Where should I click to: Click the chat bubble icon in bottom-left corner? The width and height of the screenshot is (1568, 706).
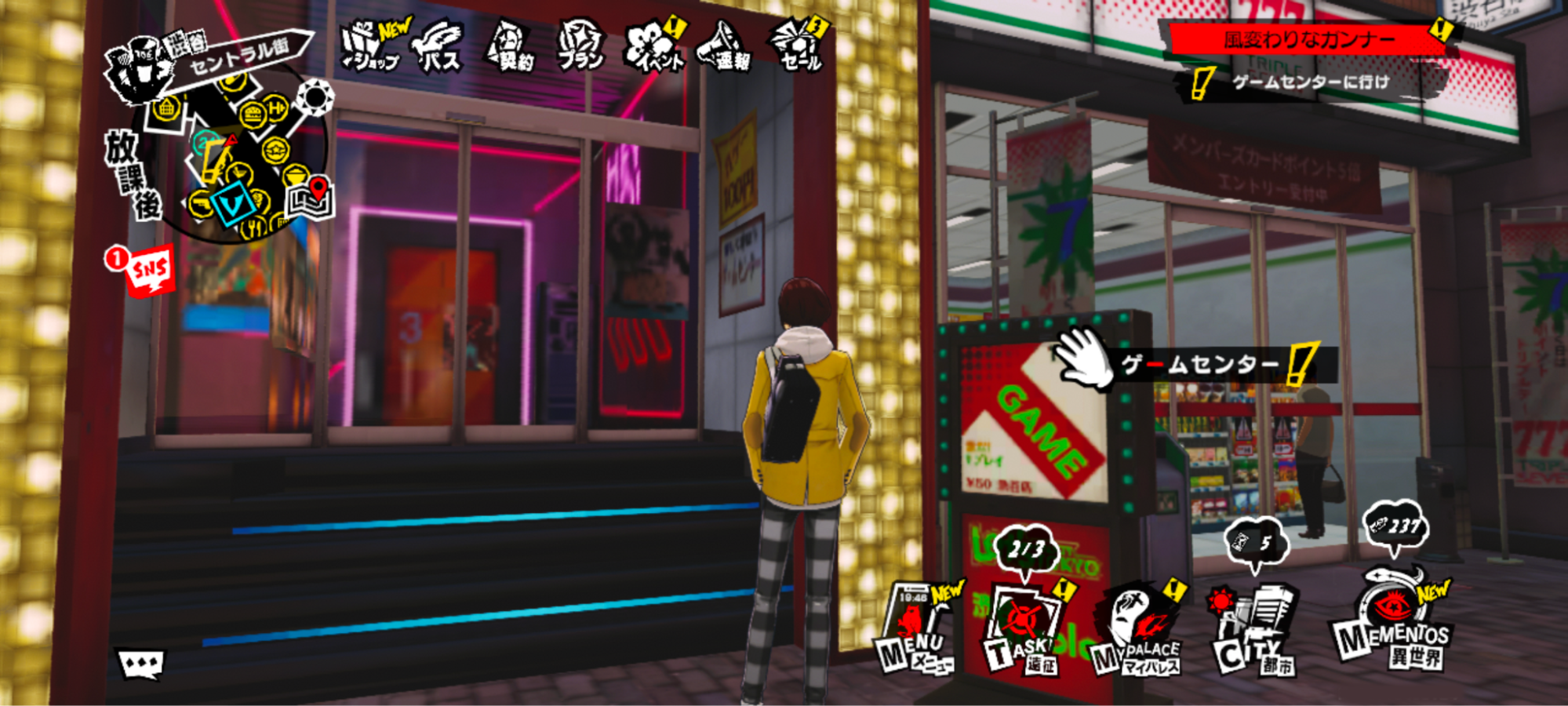(x=141, y=663)
